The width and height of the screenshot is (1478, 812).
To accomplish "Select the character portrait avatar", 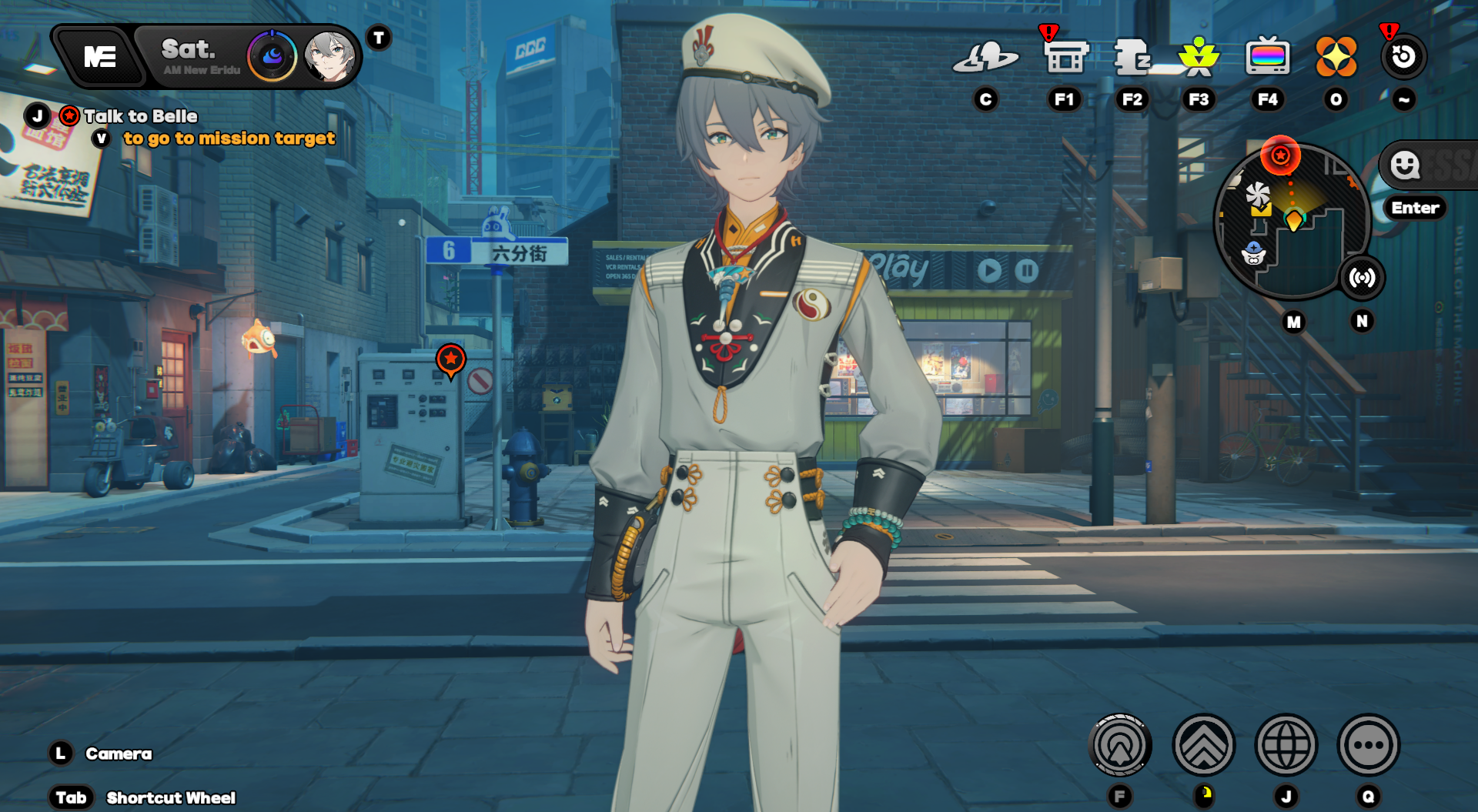I will (330, 56).
